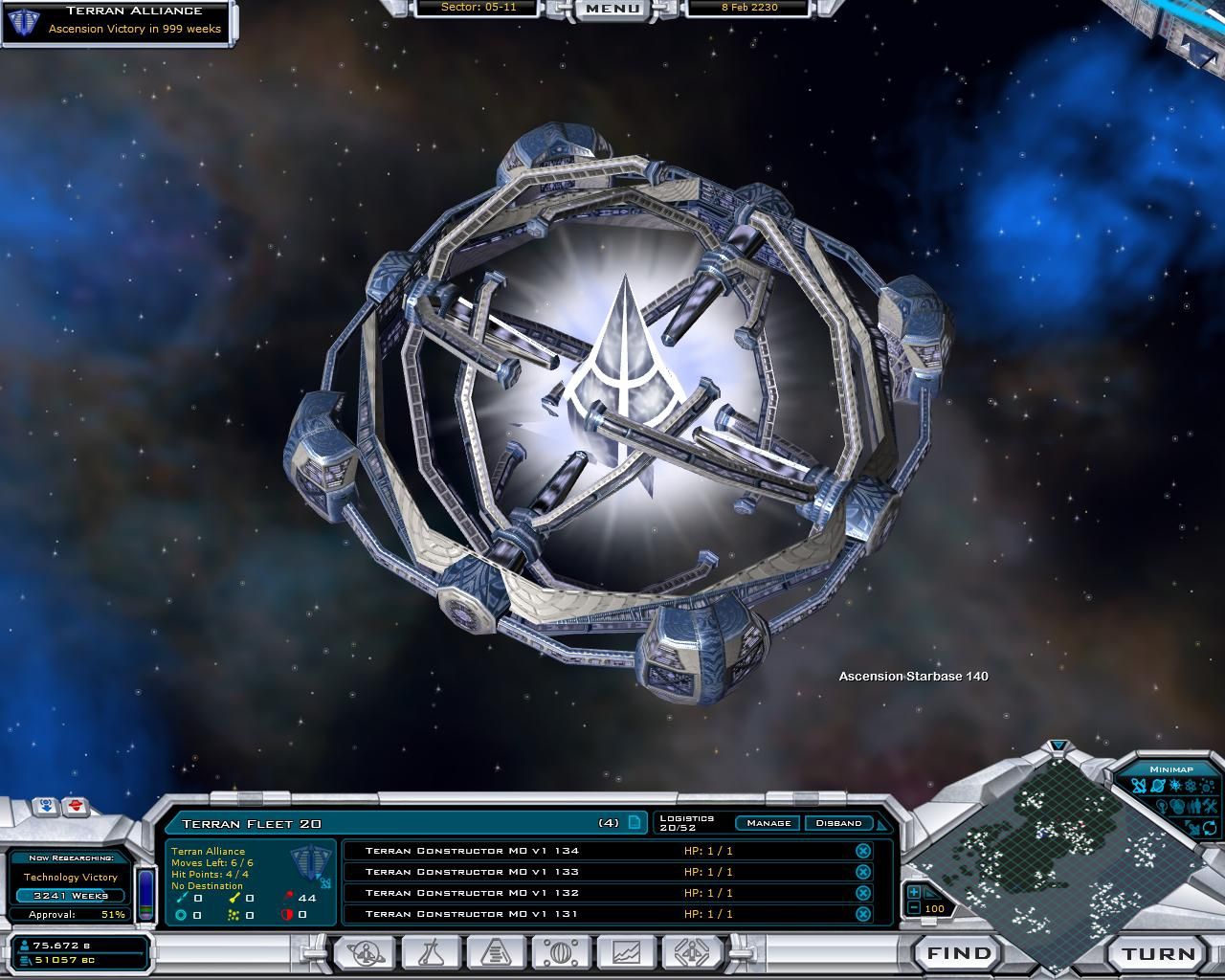The height and width of the screenshot is (980, 1225).
Task: Click the wrench-and-hammer construction icon on the minimap
Action: [x=1210, y=806]
